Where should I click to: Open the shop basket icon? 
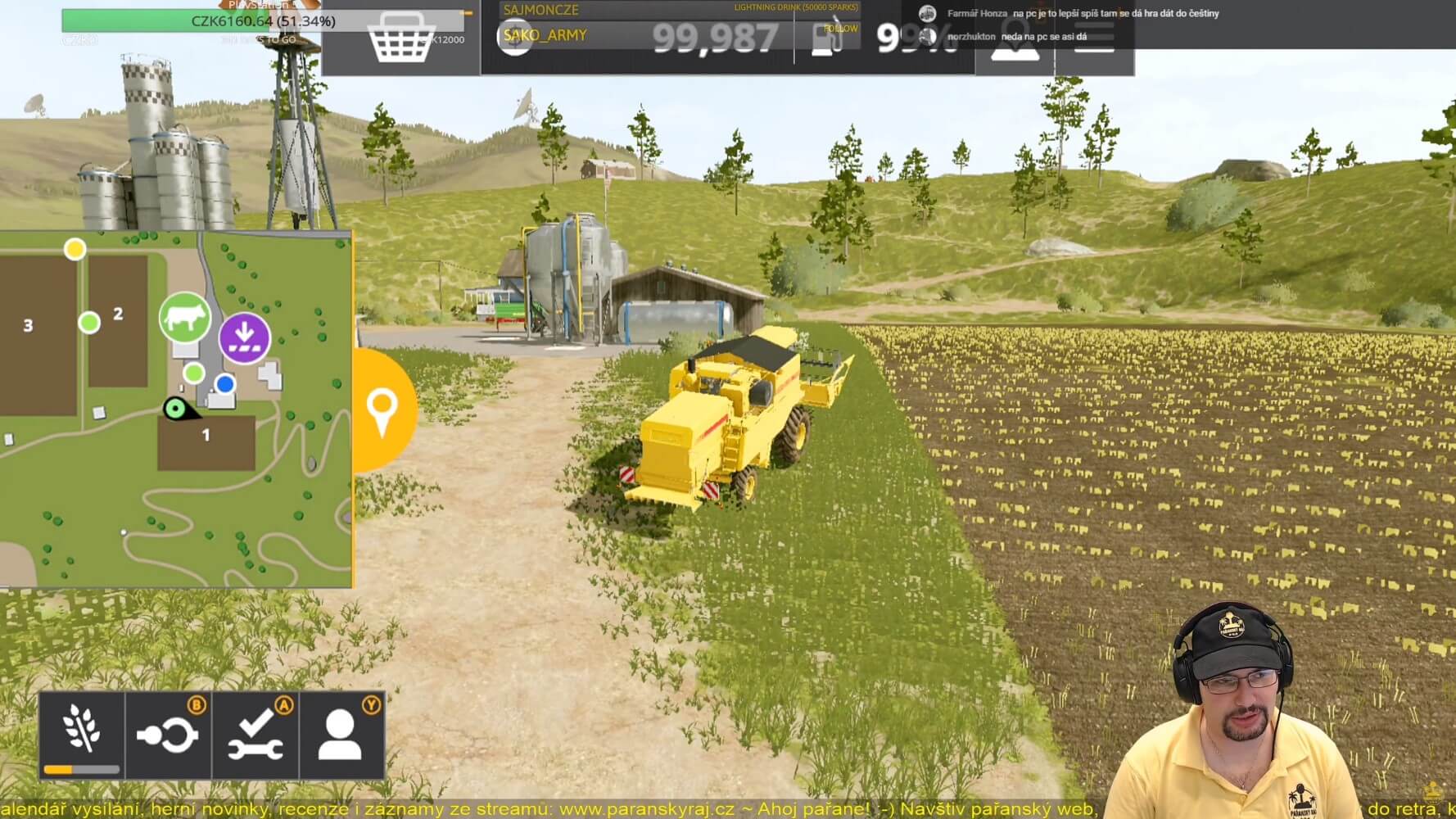point(400,39)
